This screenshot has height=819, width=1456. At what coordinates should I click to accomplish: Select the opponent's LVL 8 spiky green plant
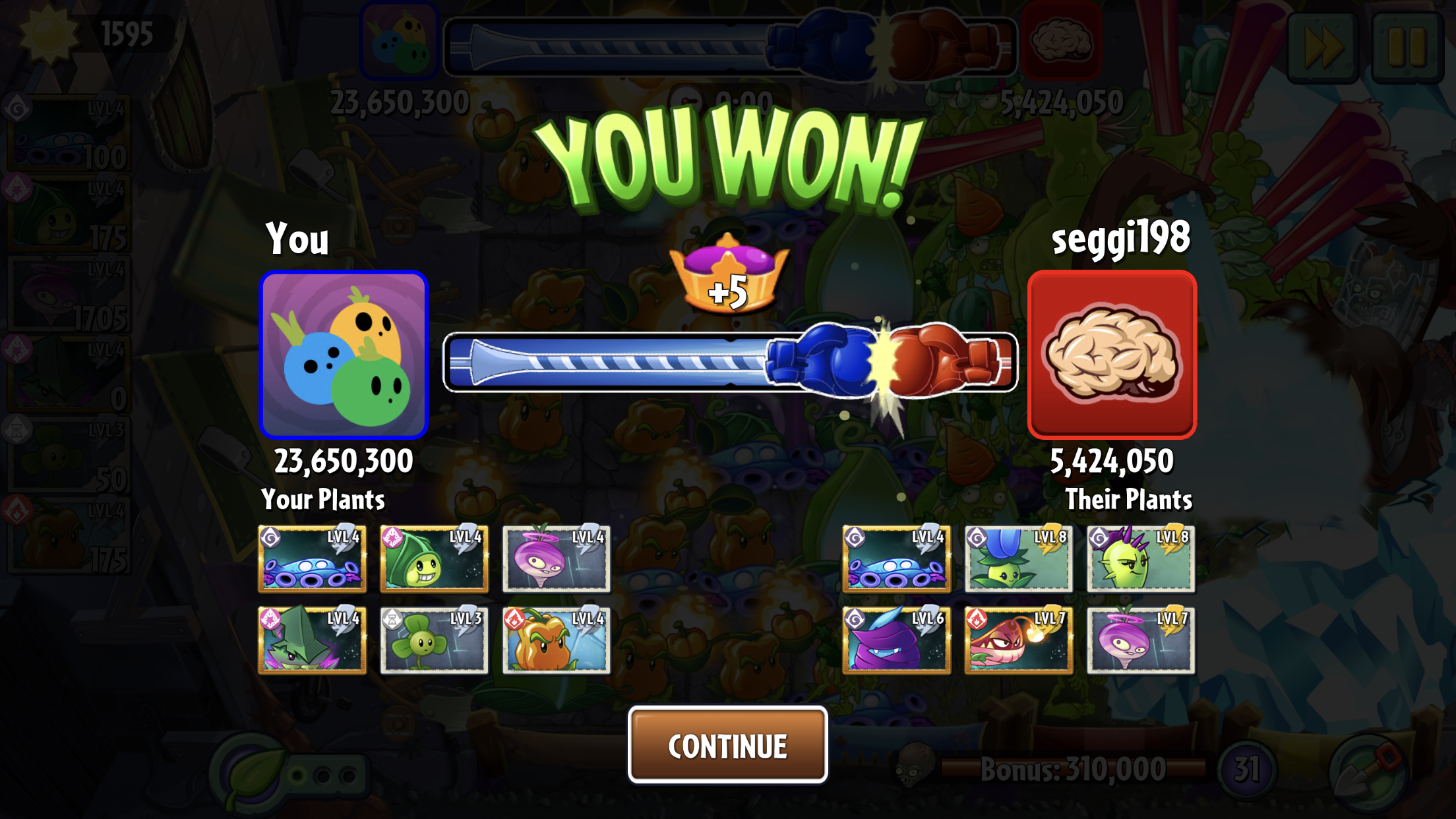coord(1141,559)
